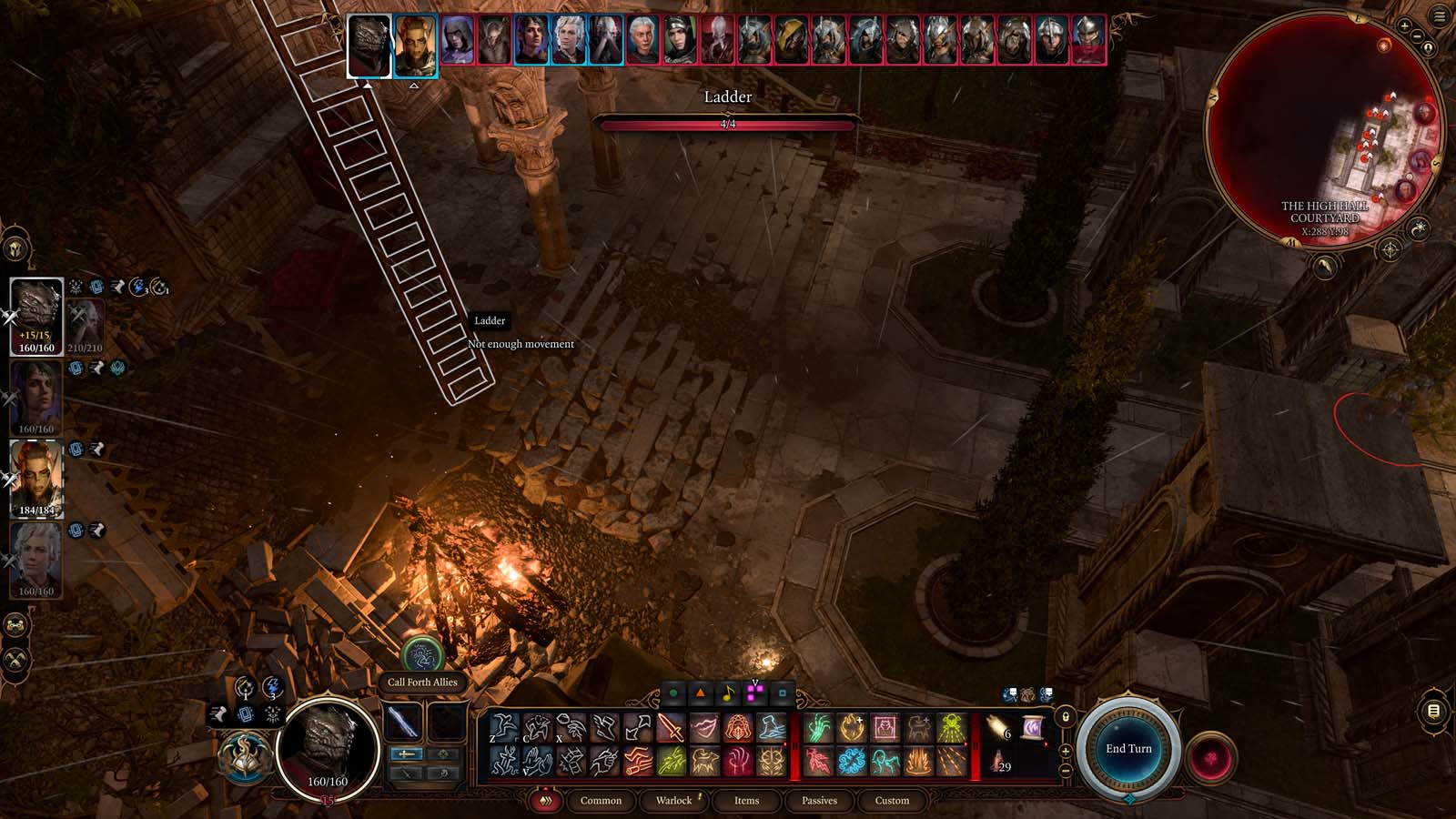Activate Call Forth Allies ability
Image resolution: width=1456 pixels, height=819 pixels.
pos(421,655)
